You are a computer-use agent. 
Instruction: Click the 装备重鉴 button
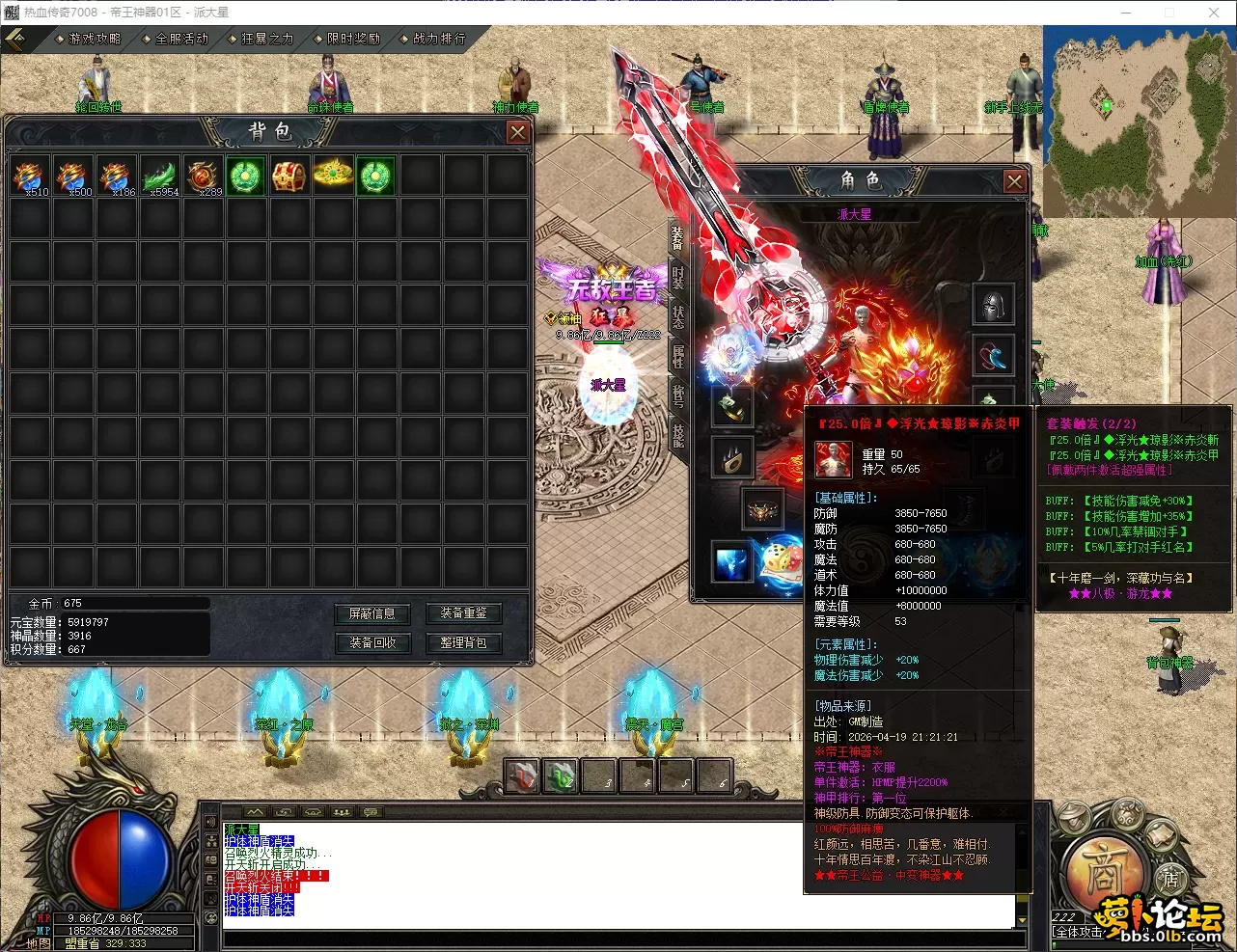click(x=463, y=613)
